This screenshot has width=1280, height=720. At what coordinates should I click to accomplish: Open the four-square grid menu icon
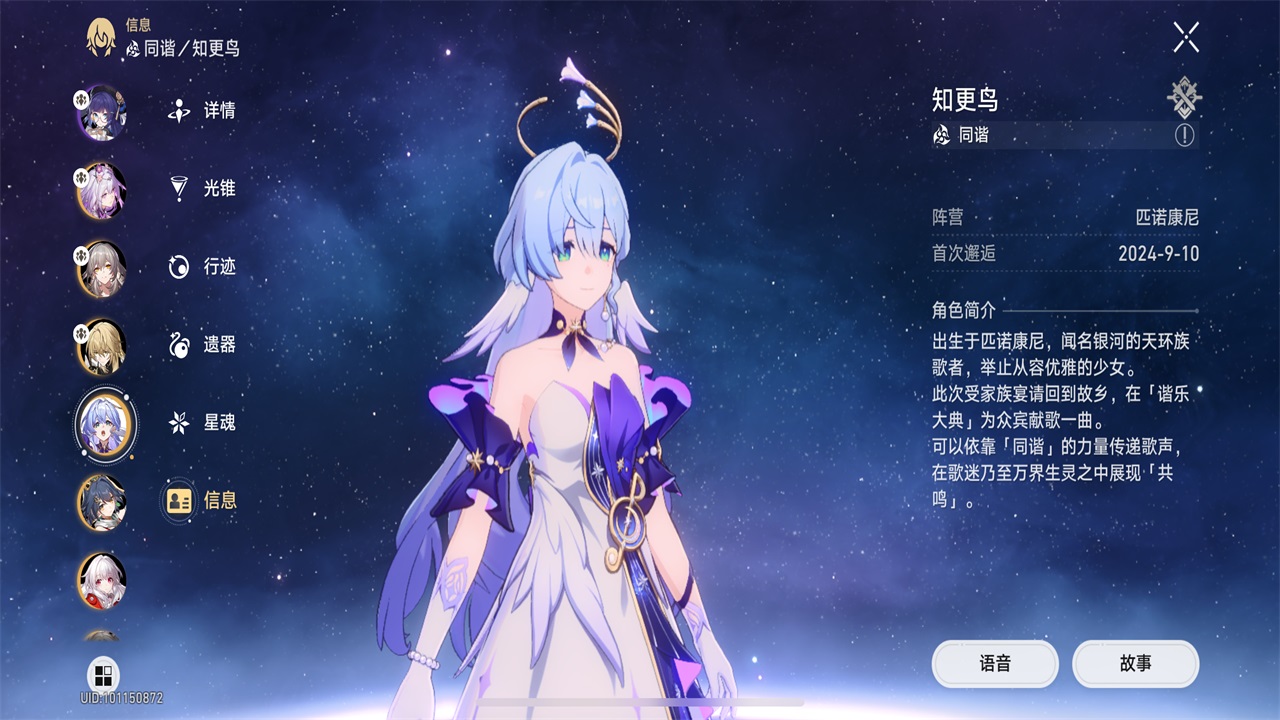point(103,673)
